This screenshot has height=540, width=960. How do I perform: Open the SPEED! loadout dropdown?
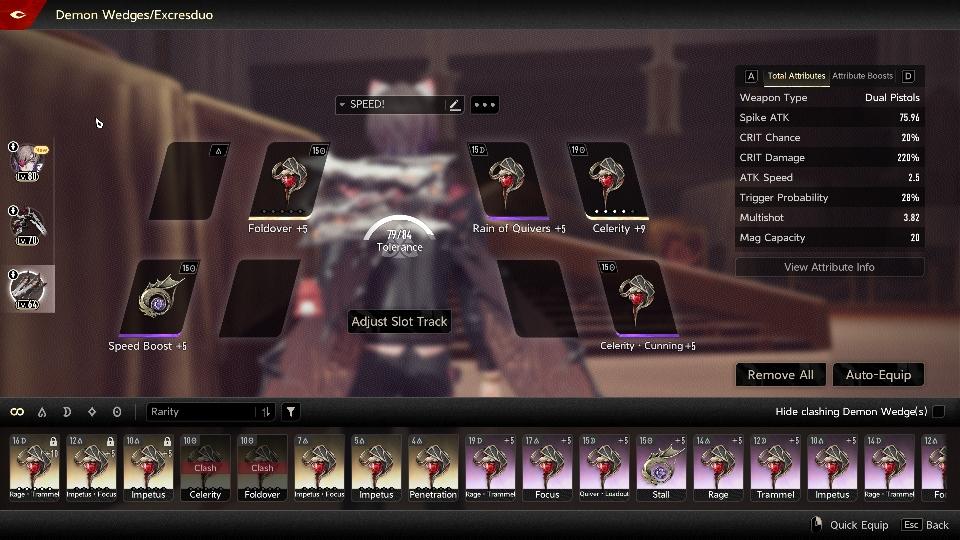(x=390, y=104)
